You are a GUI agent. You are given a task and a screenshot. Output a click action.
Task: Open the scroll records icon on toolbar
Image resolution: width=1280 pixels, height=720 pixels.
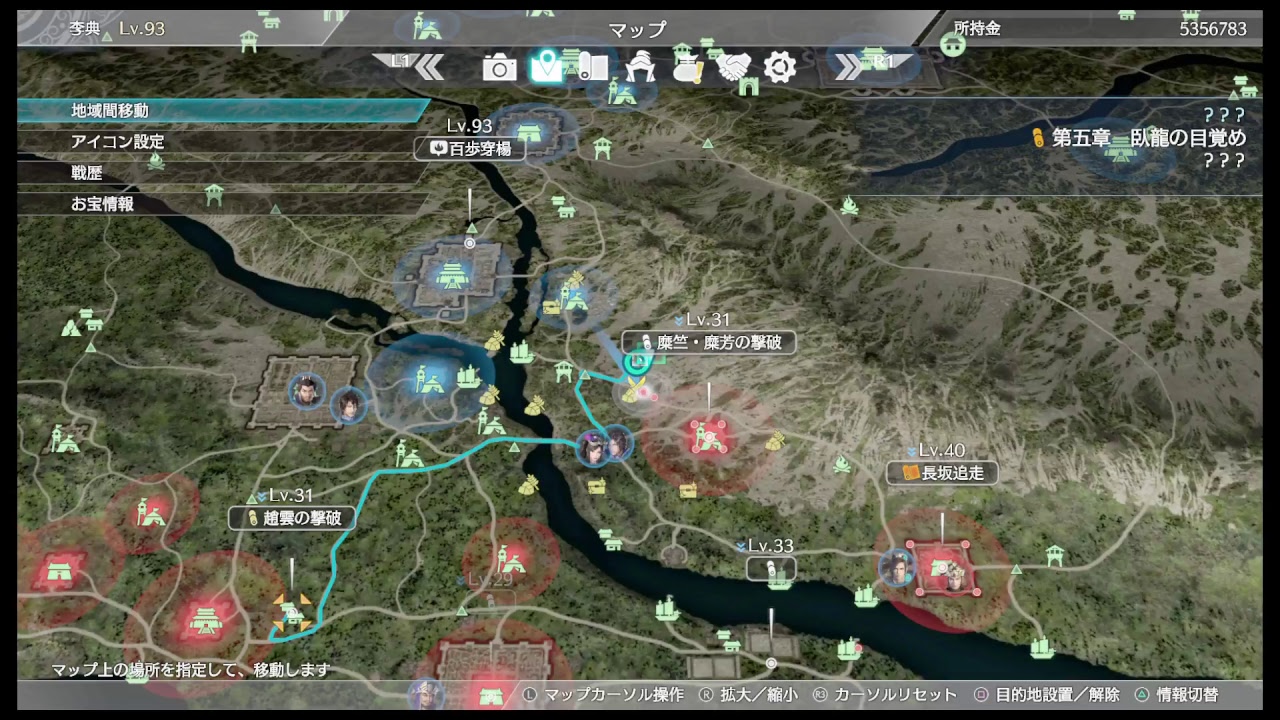coord(590,68)
